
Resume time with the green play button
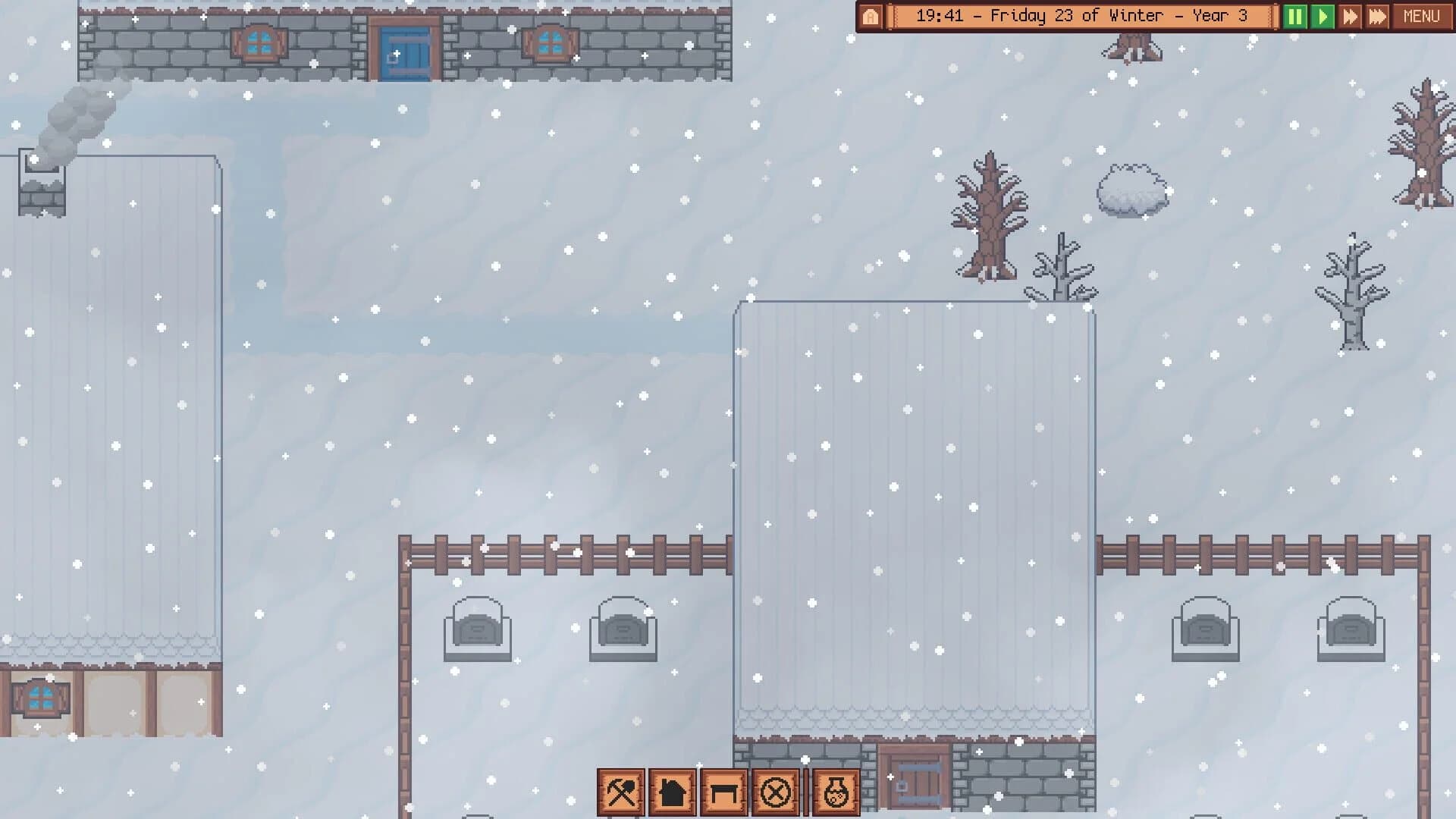point(1323,15)
